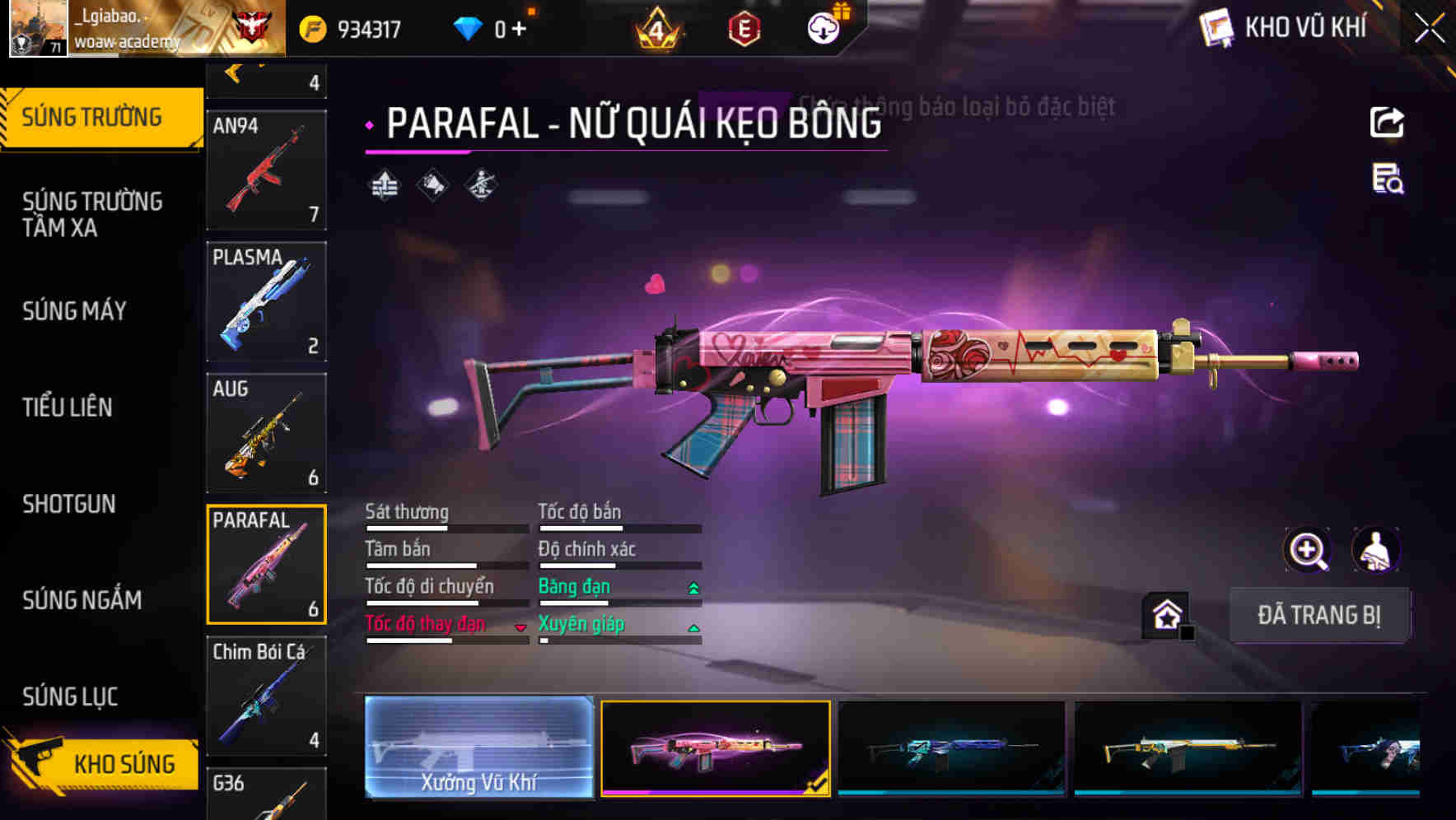Screen dimensions: 1456x820
Task: Click the level 4 crown rank icon
Action: (x=656, y=27)
